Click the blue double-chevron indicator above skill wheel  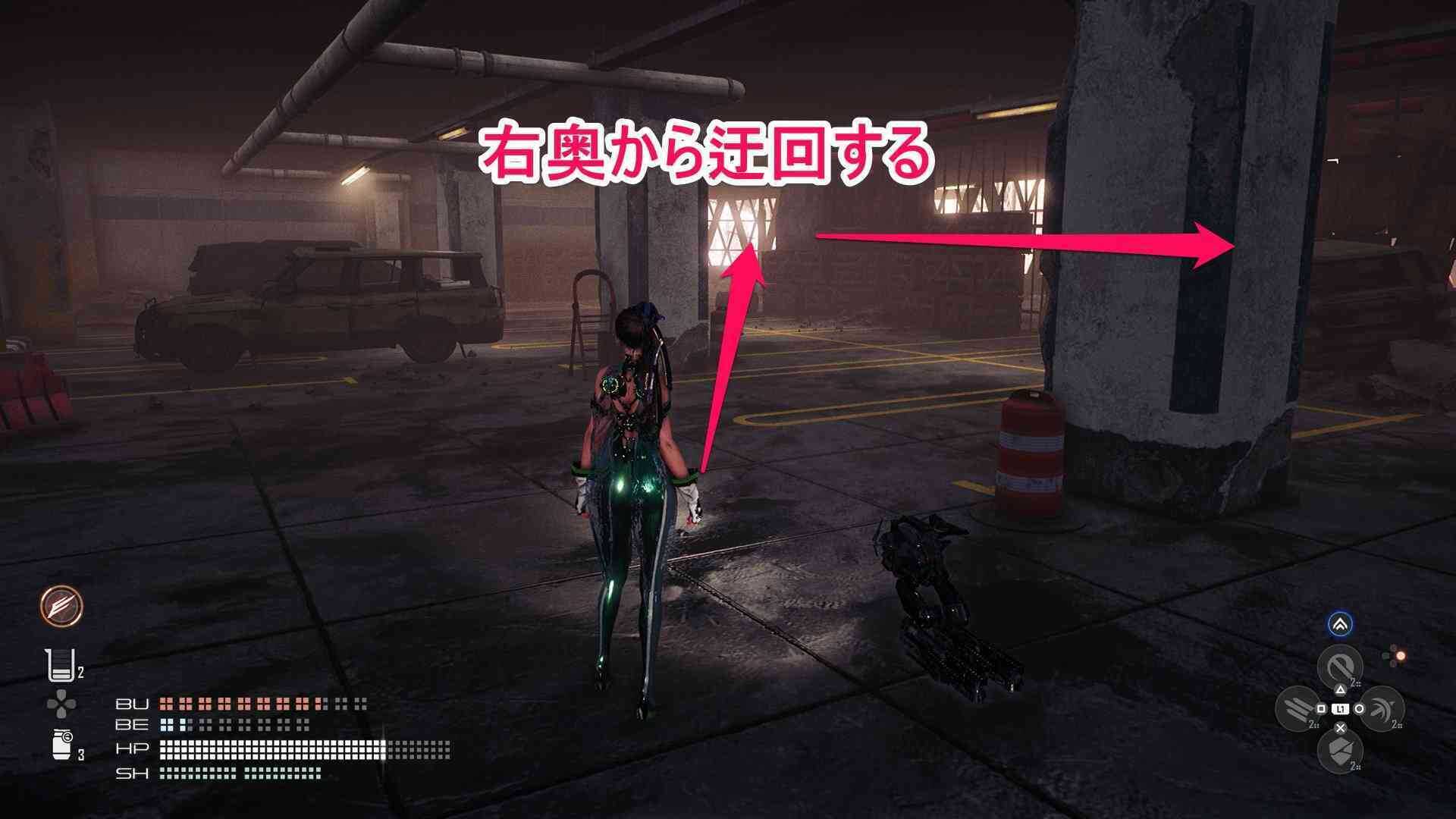(1341, 624)
